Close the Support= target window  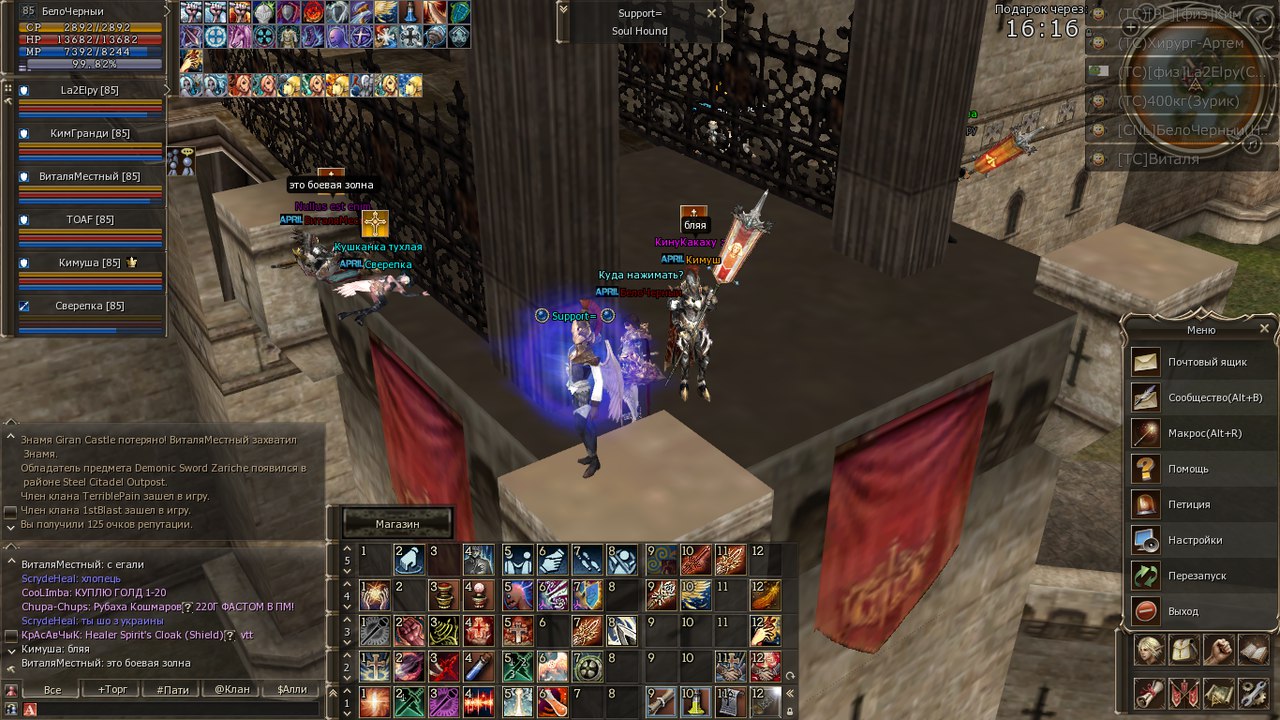click(x=711, y=13)
